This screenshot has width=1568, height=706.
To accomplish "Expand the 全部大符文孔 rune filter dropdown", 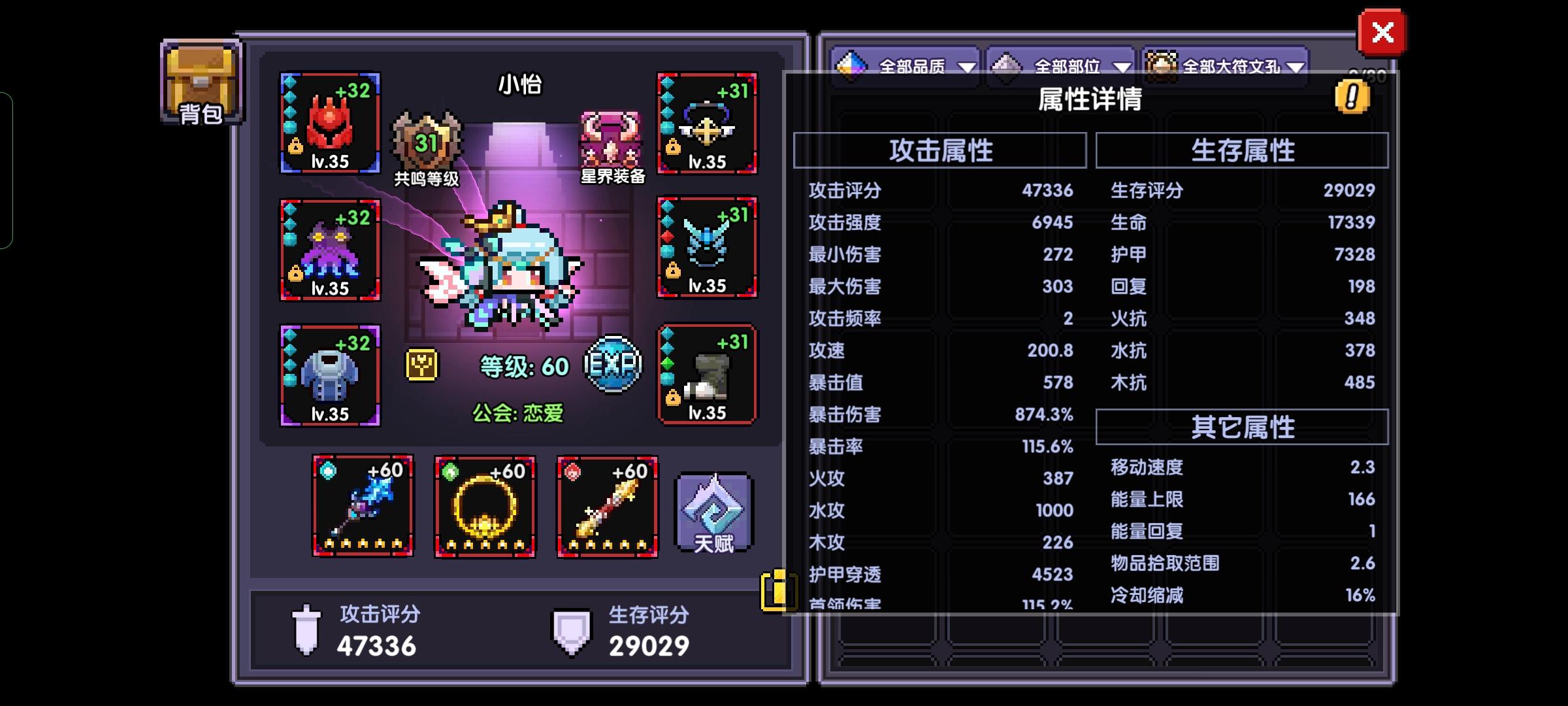I will (x=1228, y=65).
